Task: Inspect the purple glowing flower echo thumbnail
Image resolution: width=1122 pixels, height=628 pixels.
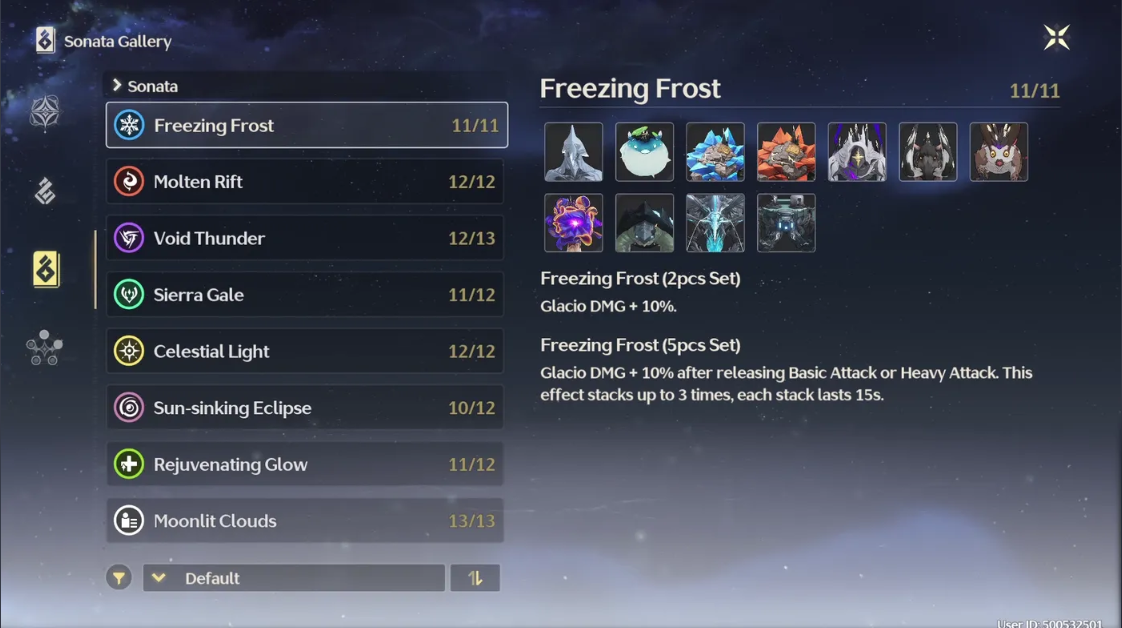Action: pyautogui.click(x=573, y=223)
